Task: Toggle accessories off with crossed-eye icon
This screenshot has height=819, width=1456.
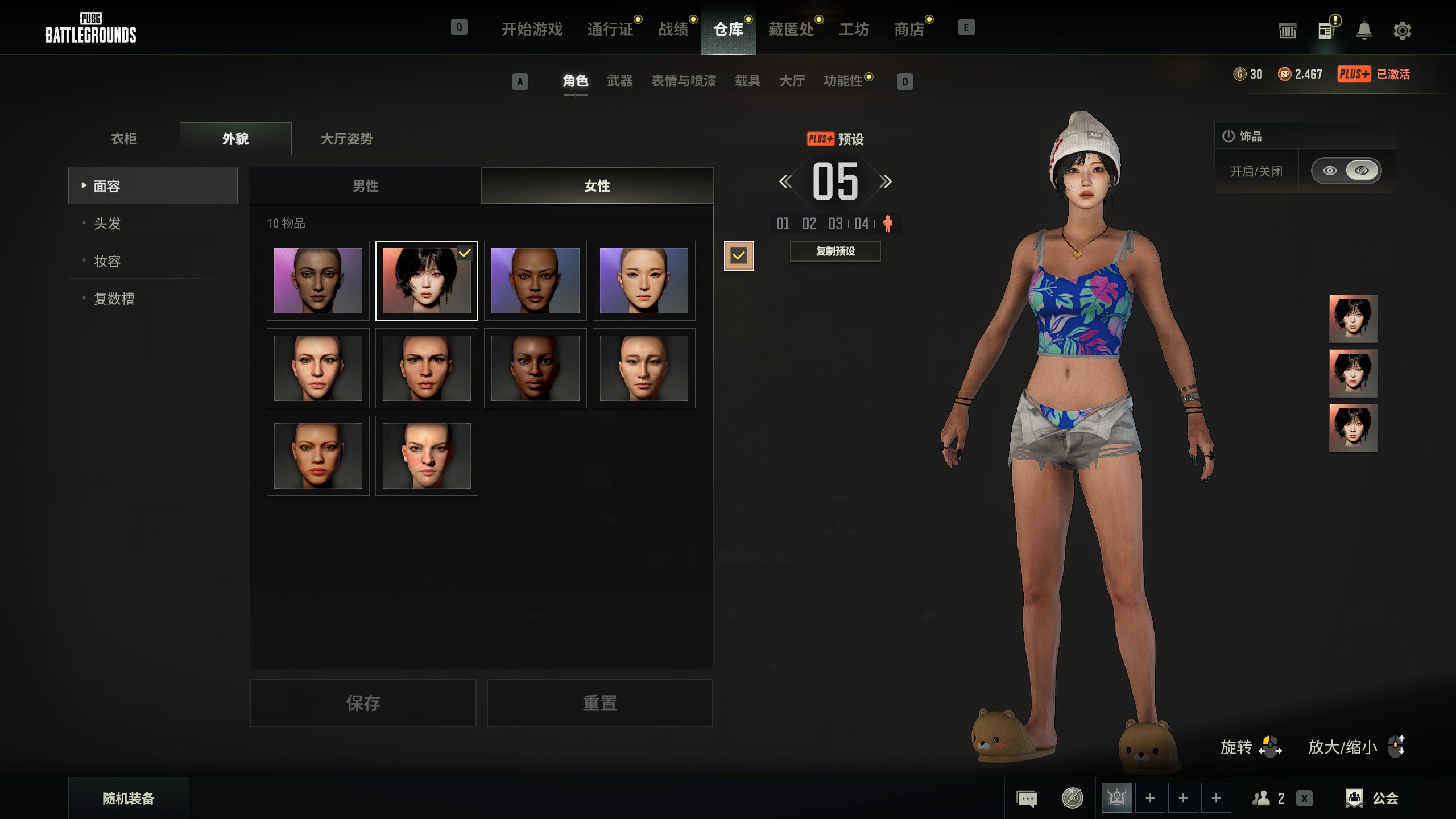Action: (x=1362, y=171)
